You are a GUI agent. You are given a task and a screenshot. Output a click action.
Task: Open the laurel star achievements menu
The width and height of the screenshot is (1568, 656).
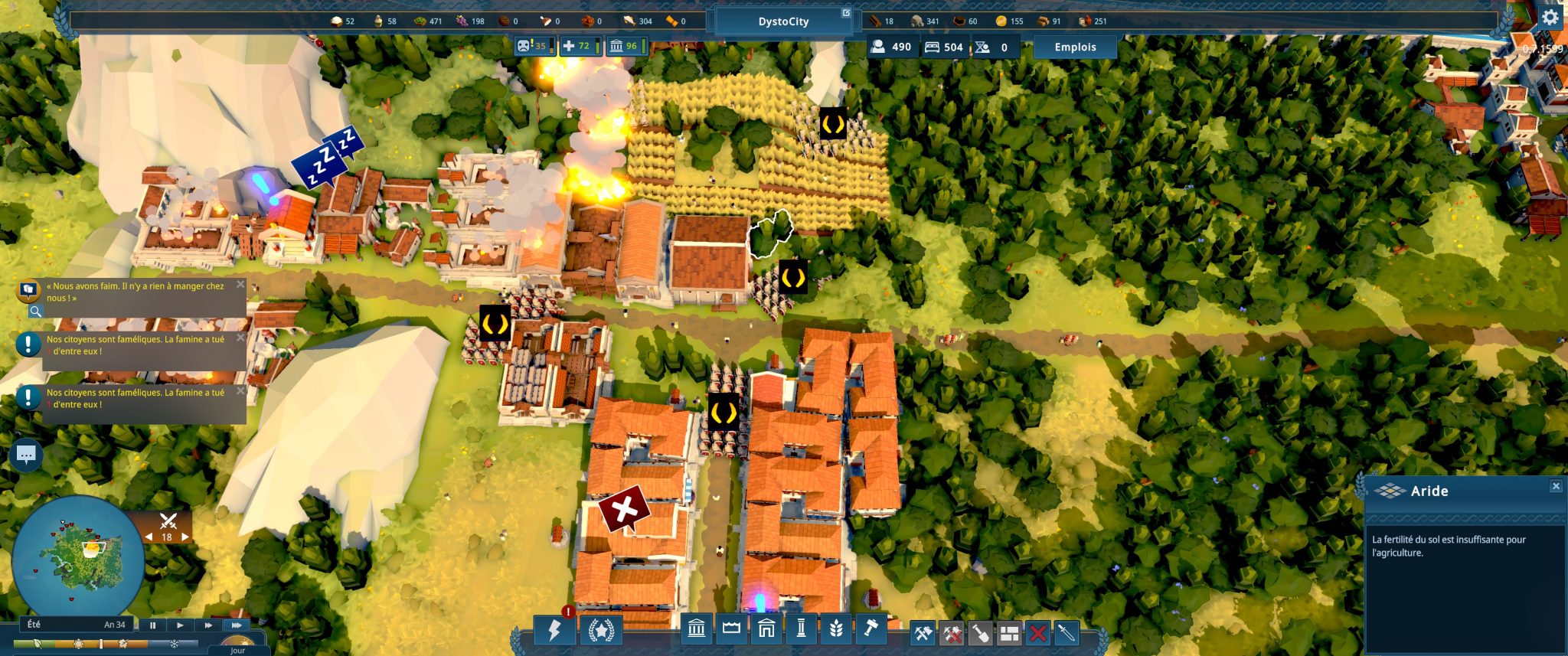point(601,631)
